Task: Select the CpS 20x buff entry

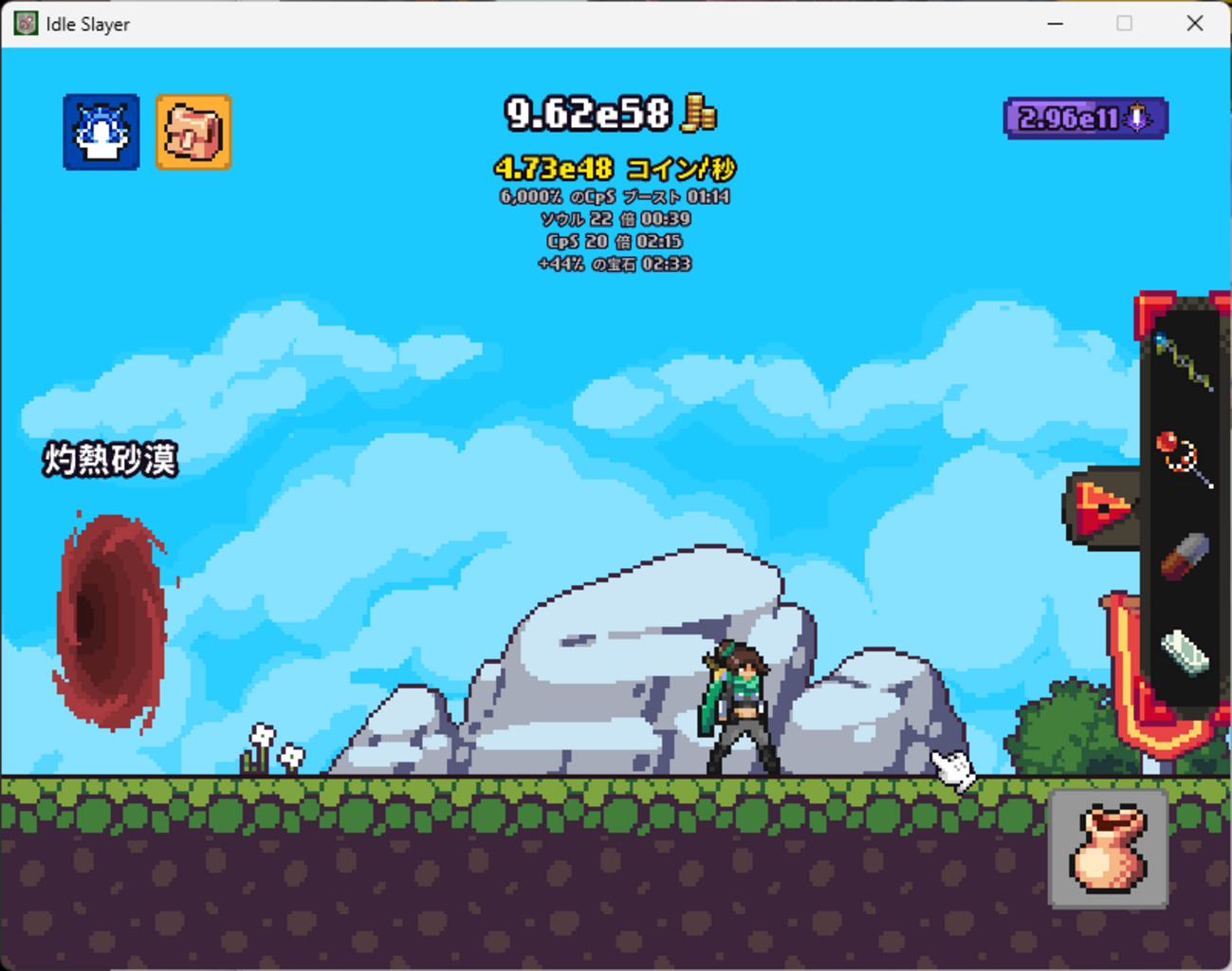Action: click(616, 242)
